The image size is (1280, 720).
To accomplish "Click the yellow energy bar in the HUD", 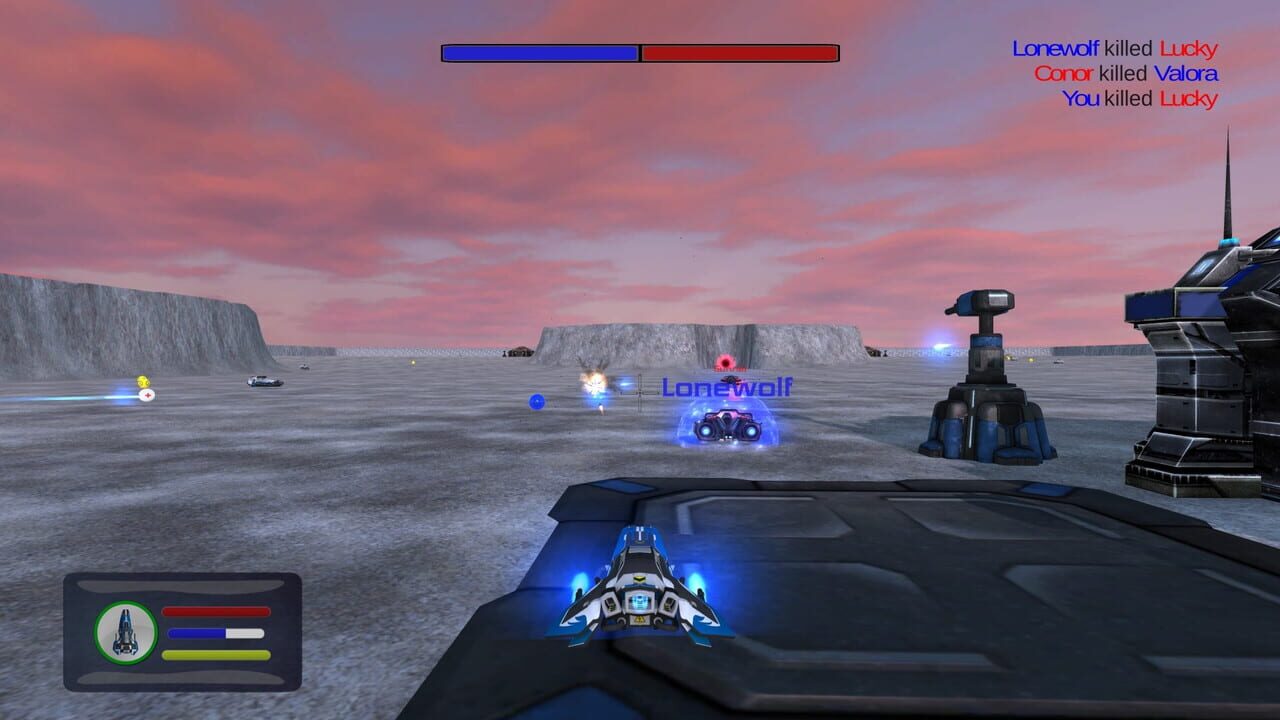I will click(x=215, y=654).
